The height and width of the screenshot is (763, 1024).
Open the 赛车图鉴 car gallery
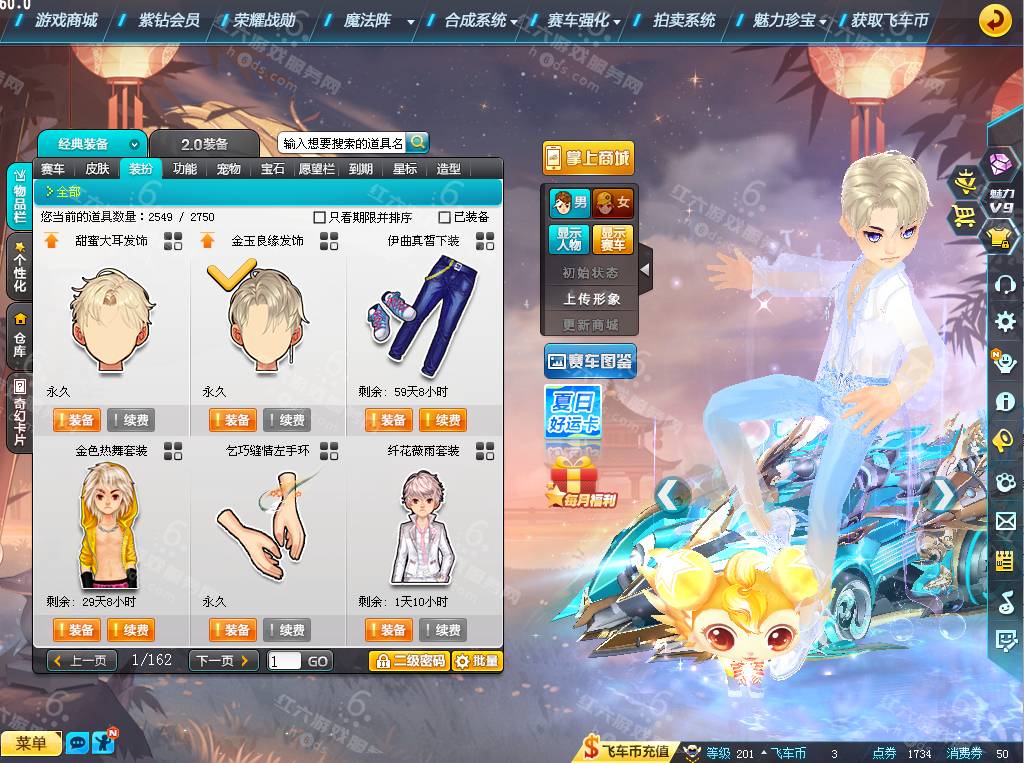pos(590,361)
